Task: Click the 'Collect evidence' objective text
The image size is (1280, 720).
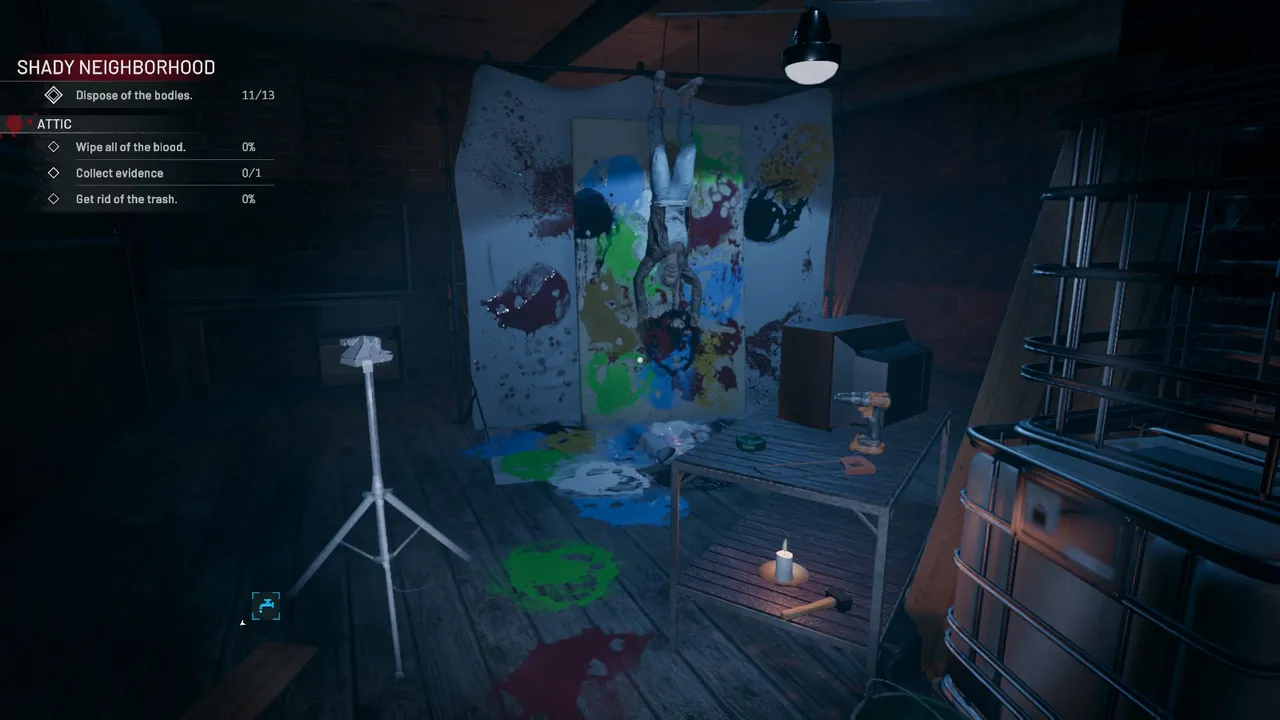Action: coord(120,172)
